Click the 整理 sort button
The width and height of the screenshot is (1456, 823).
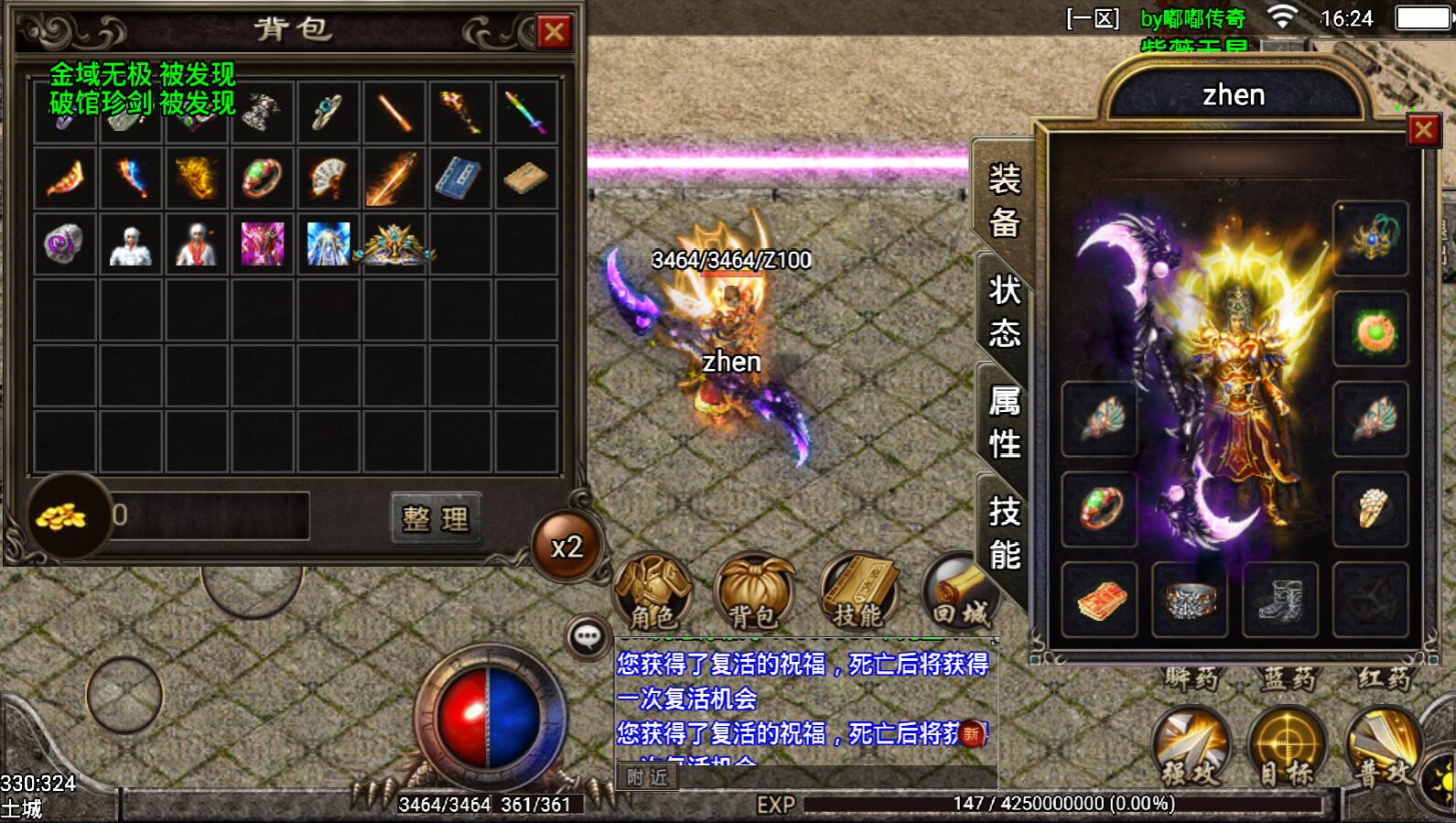click(x=436, y=519)
